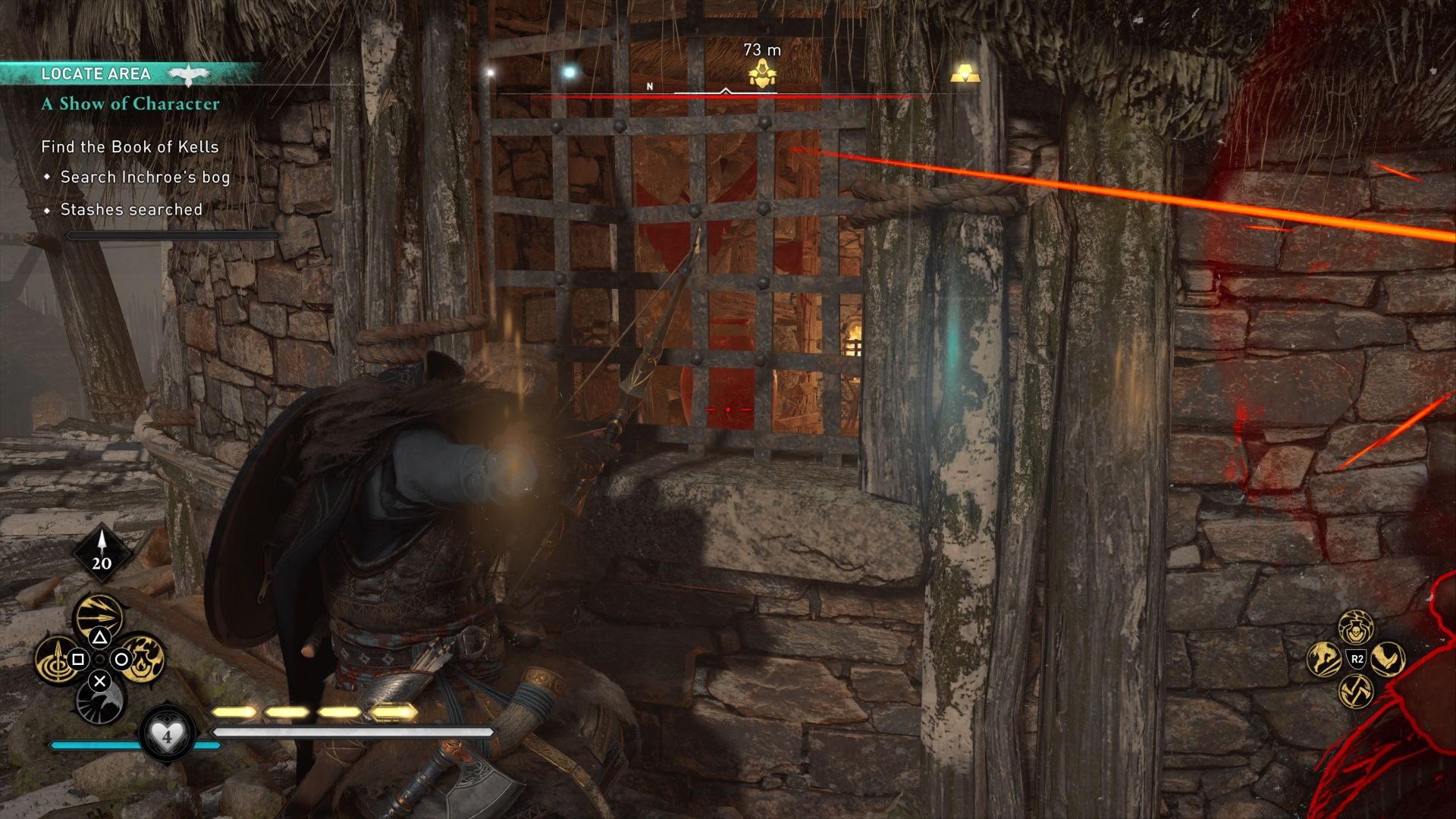Select the arrow quiver diamond icon

(x=102, y=551)
